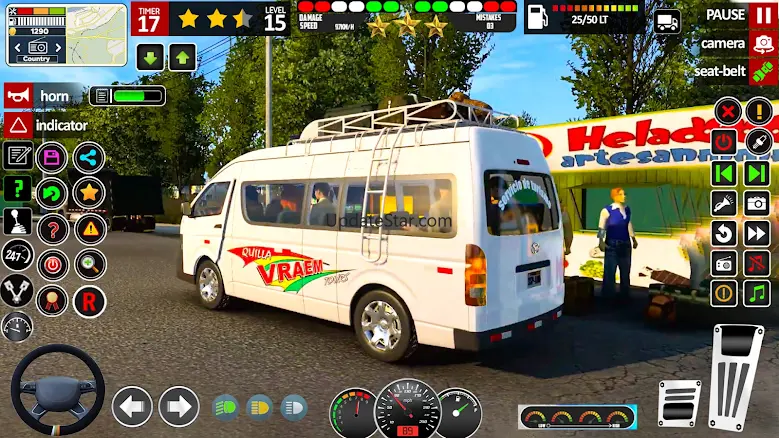Select the orange star icon
779x438 pixels.
89,192
